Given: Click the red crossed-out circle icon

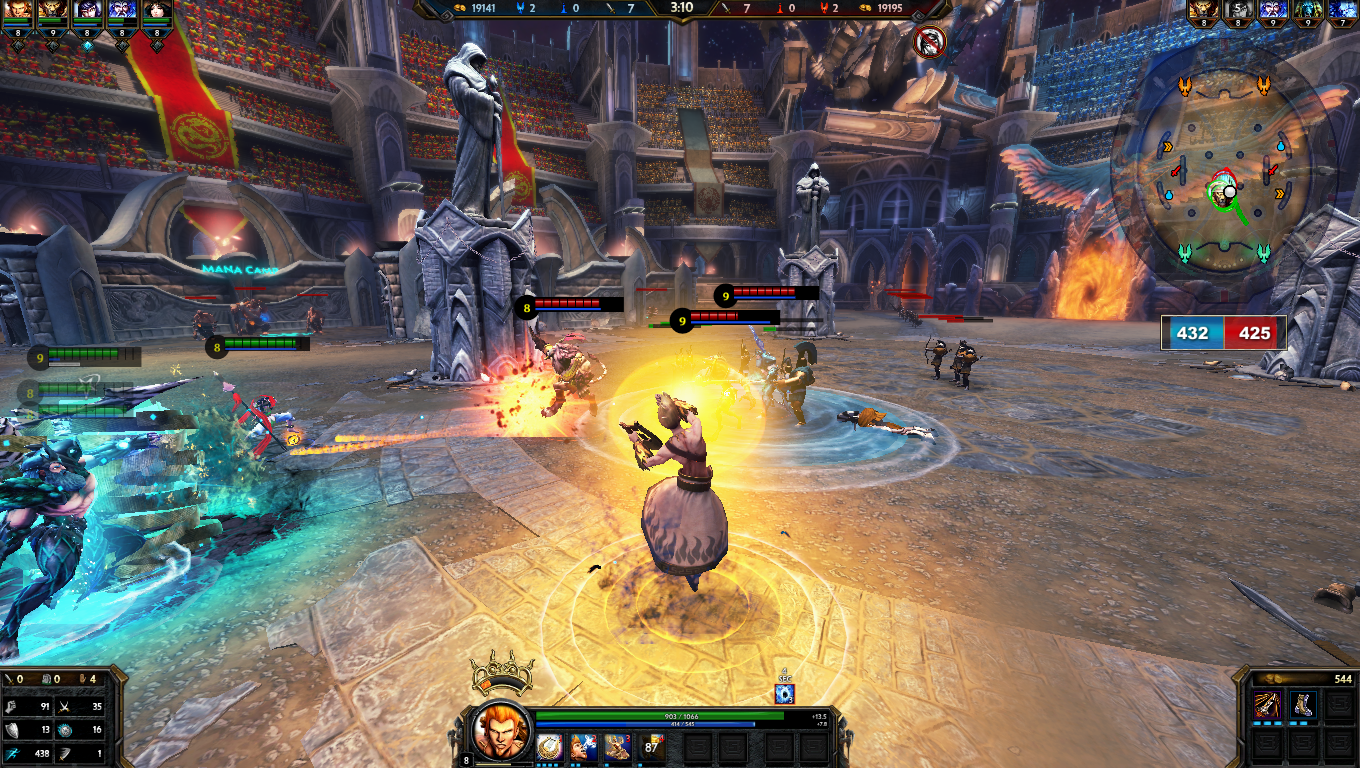Looking at the screenshot, I should (x=930, y=40).
